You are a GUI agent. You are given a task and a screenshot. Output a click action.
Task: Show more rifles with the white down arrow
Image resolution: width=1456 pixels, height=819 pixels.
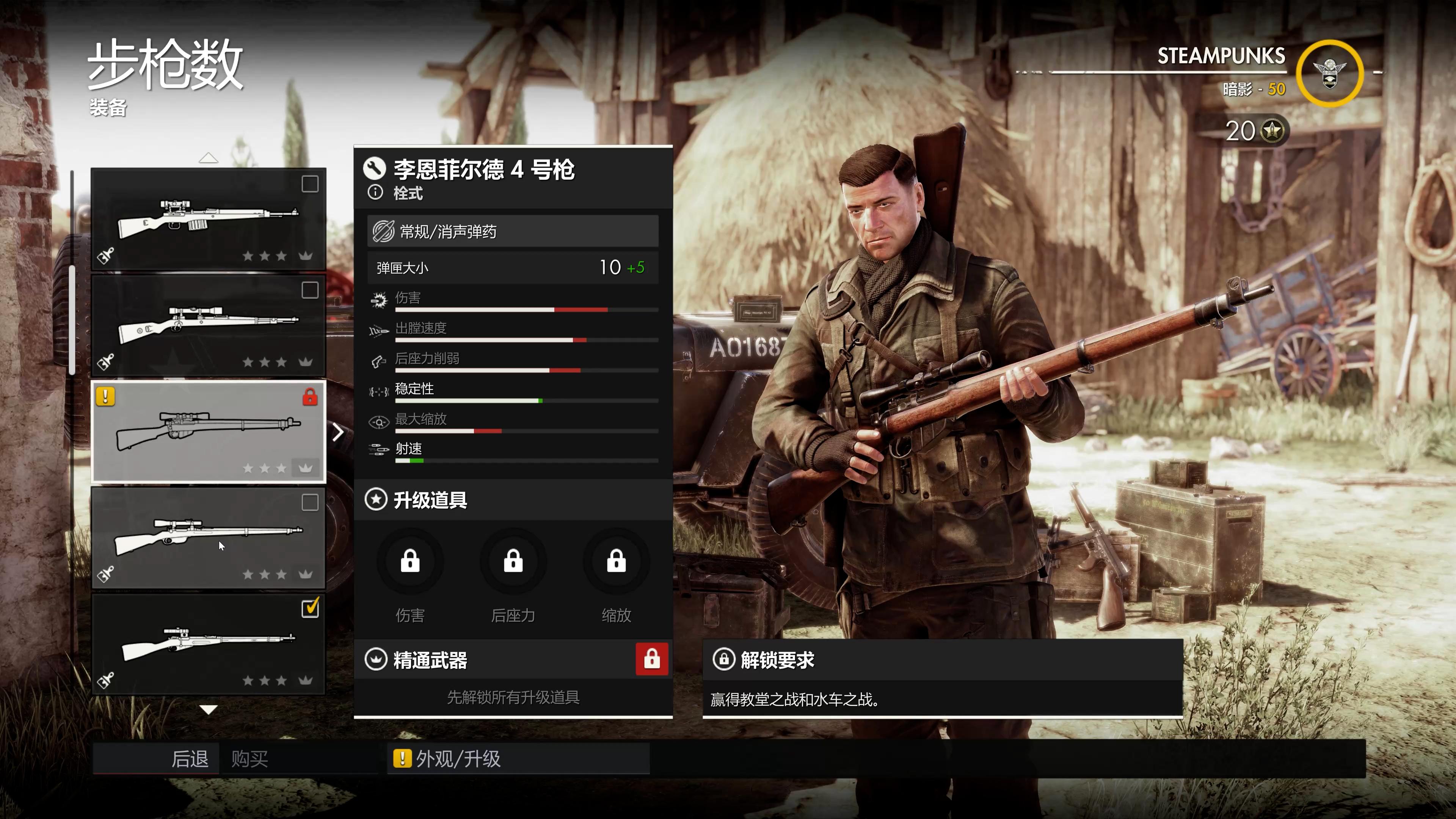[209, 709]
